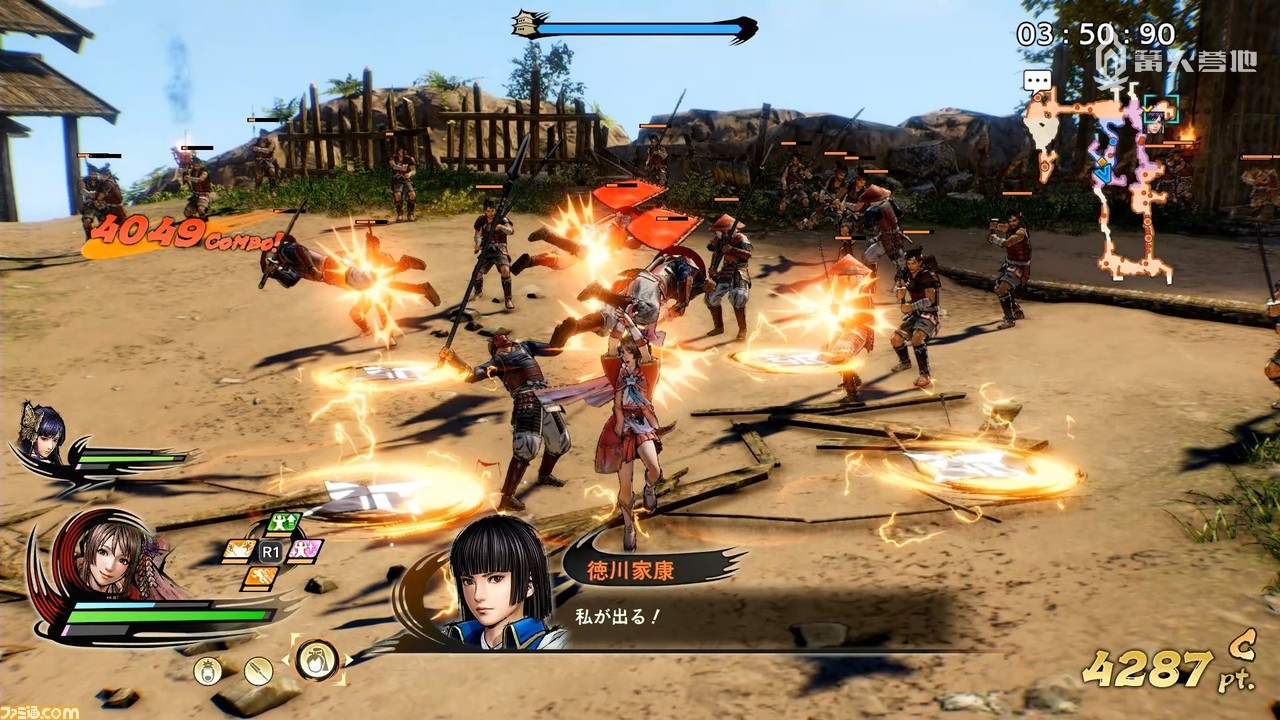Activate the green power-up skill icon
Viewport: 1280px width, 720px height.
pos(284,524)
